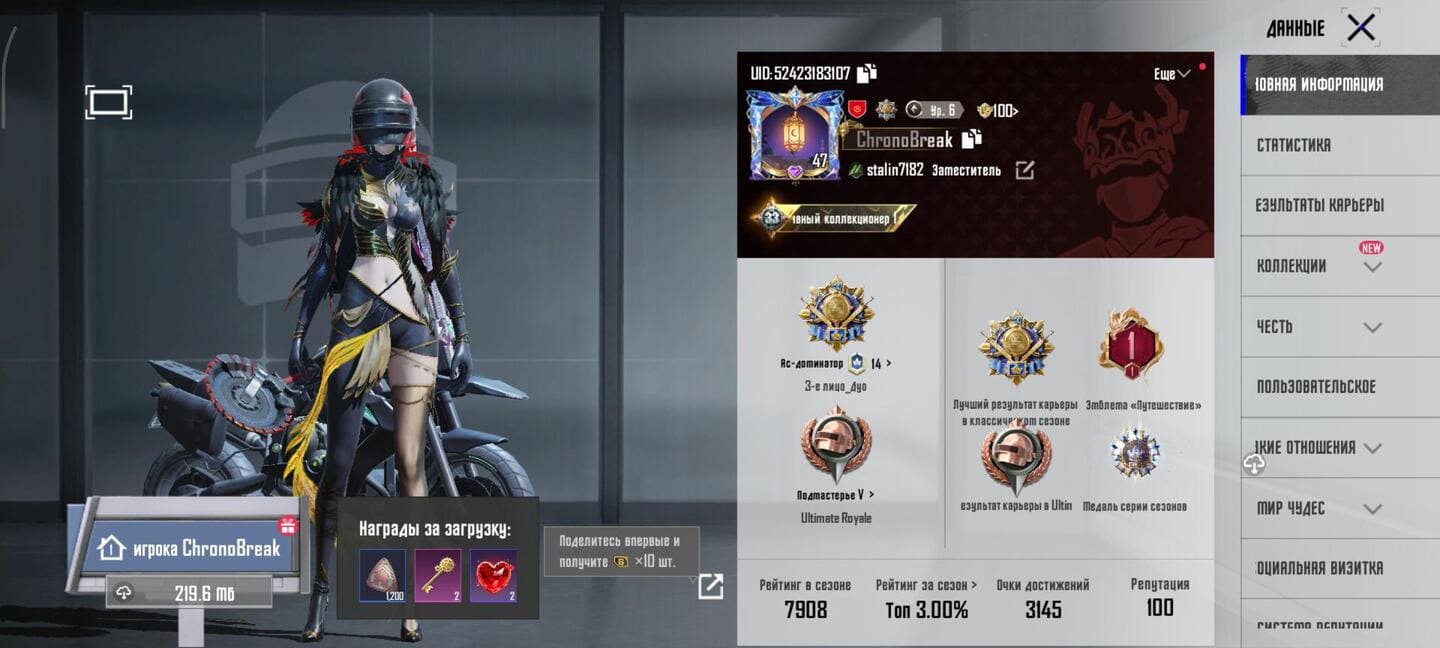Close the profile data screen
The height and width of the screenshot is (648, 1440).
(x=1360, y=28)
